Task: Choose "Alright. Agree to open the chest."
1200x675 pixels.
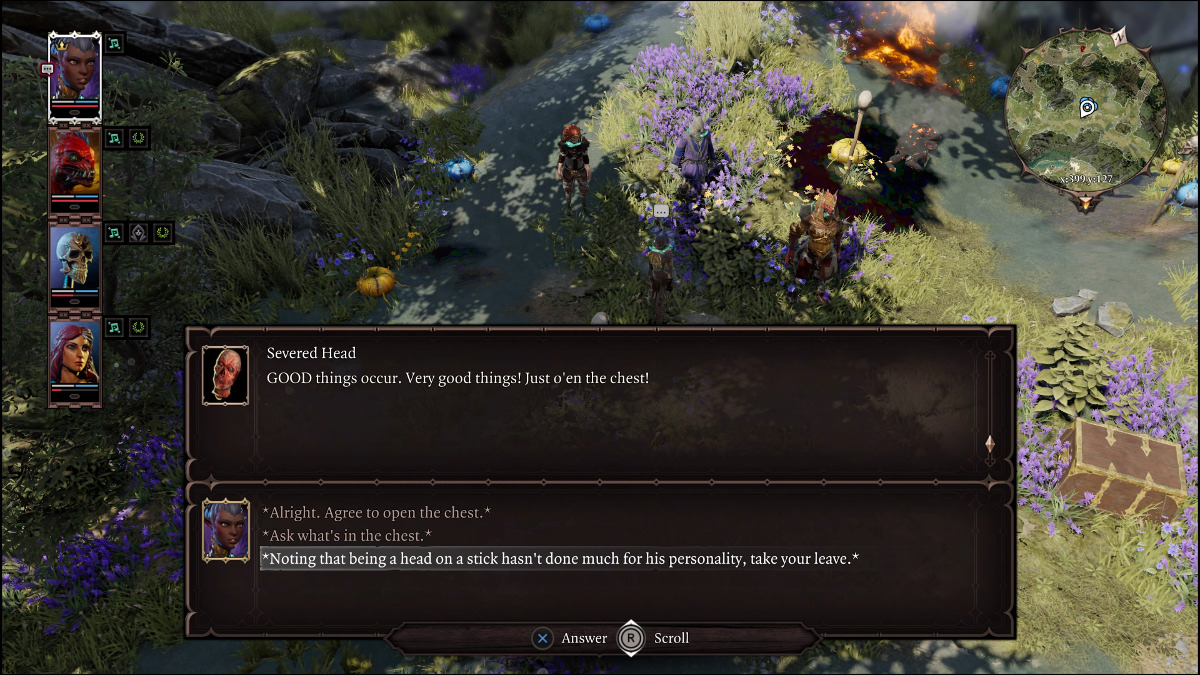Action: tap(376, 513)
